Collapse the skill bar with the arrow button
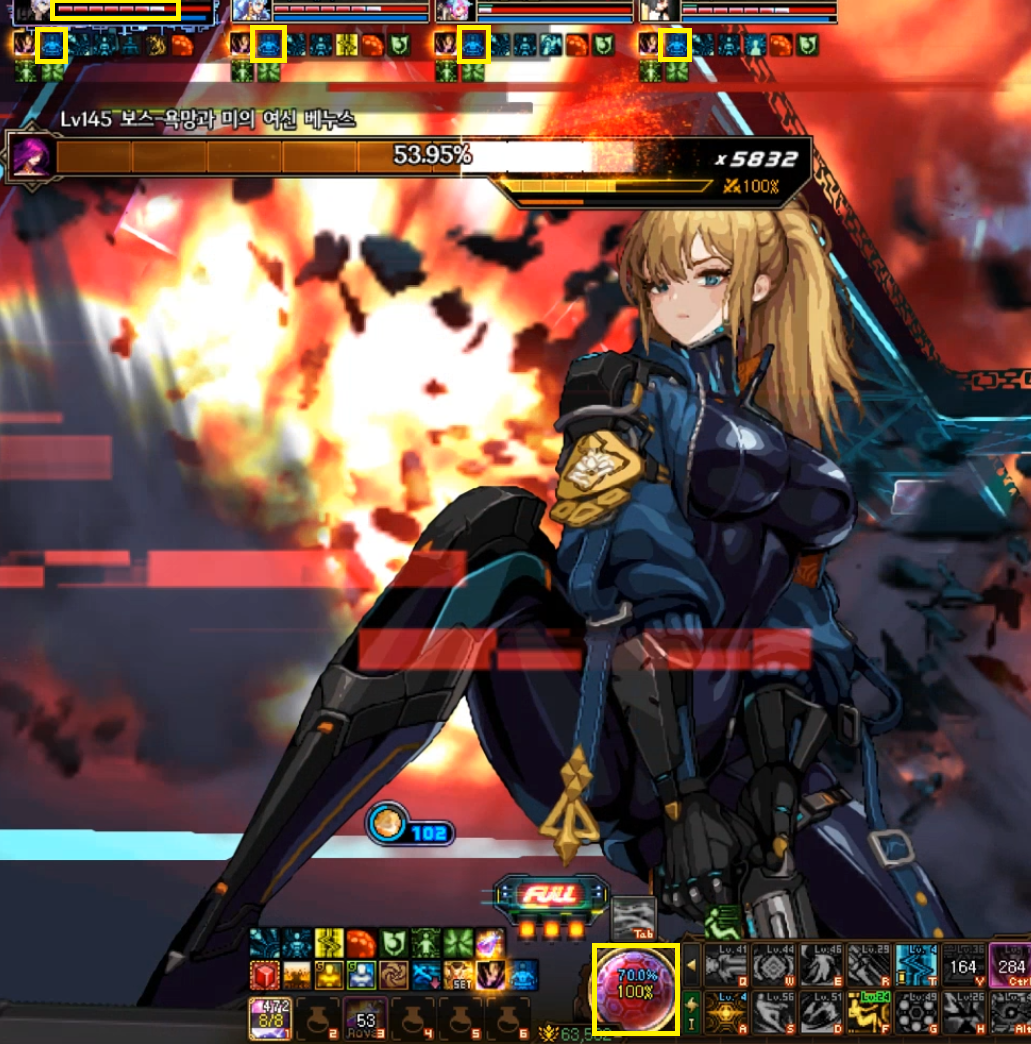Image resolution: width=1031 pixels, height=1044 pixels. click(x=692, y=965)
